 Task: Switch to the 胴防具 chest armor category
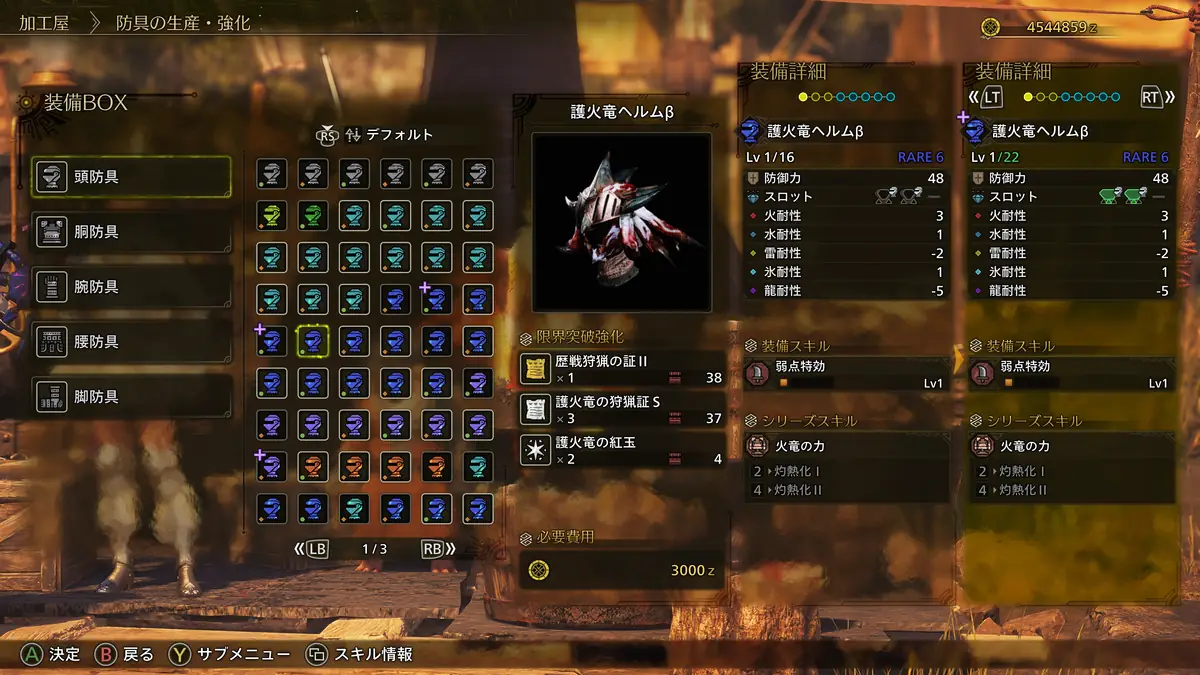coord(131,232)
